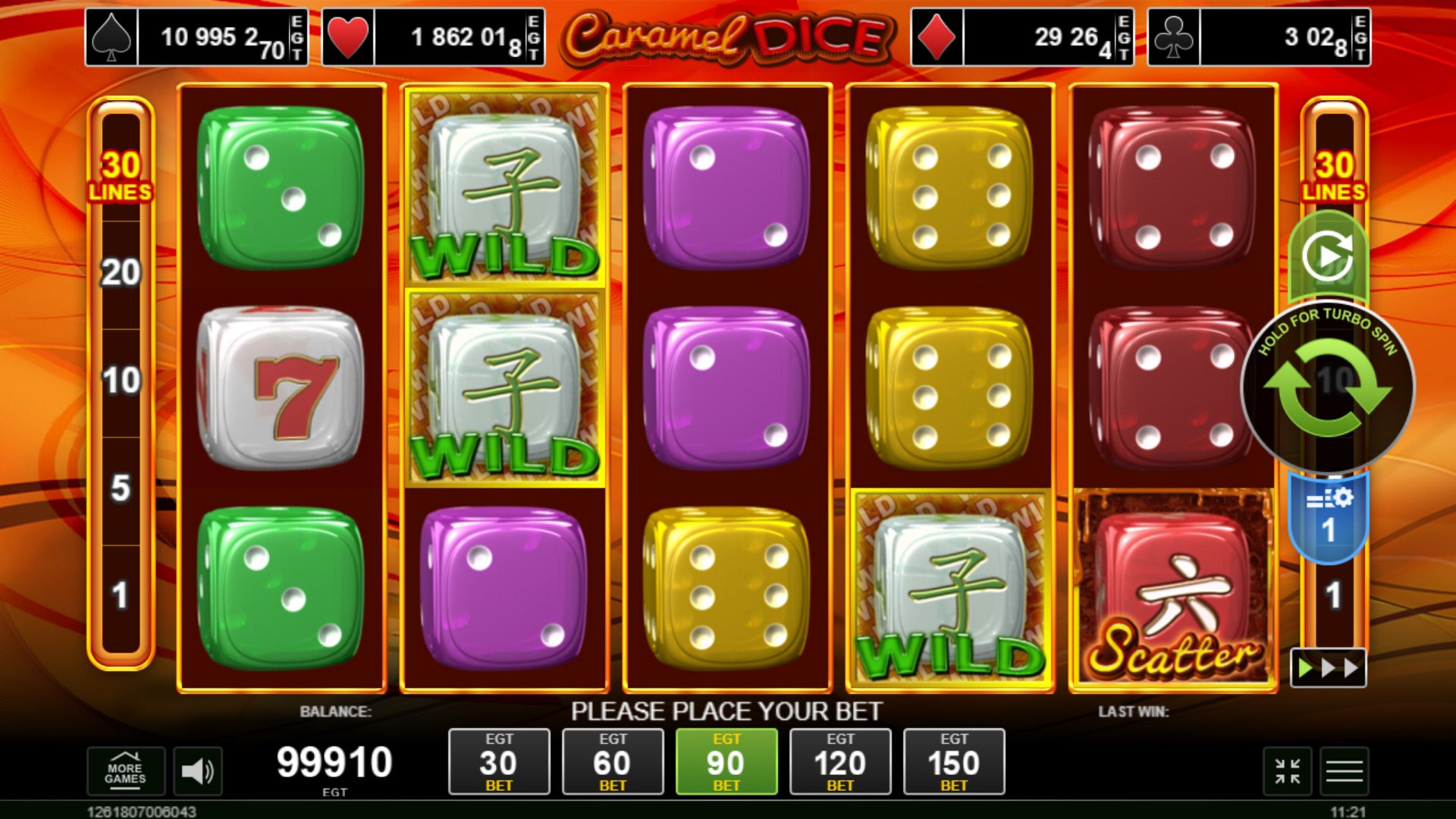
Task: Spin the reels with the green arrows
Action: pos(1327,388)
